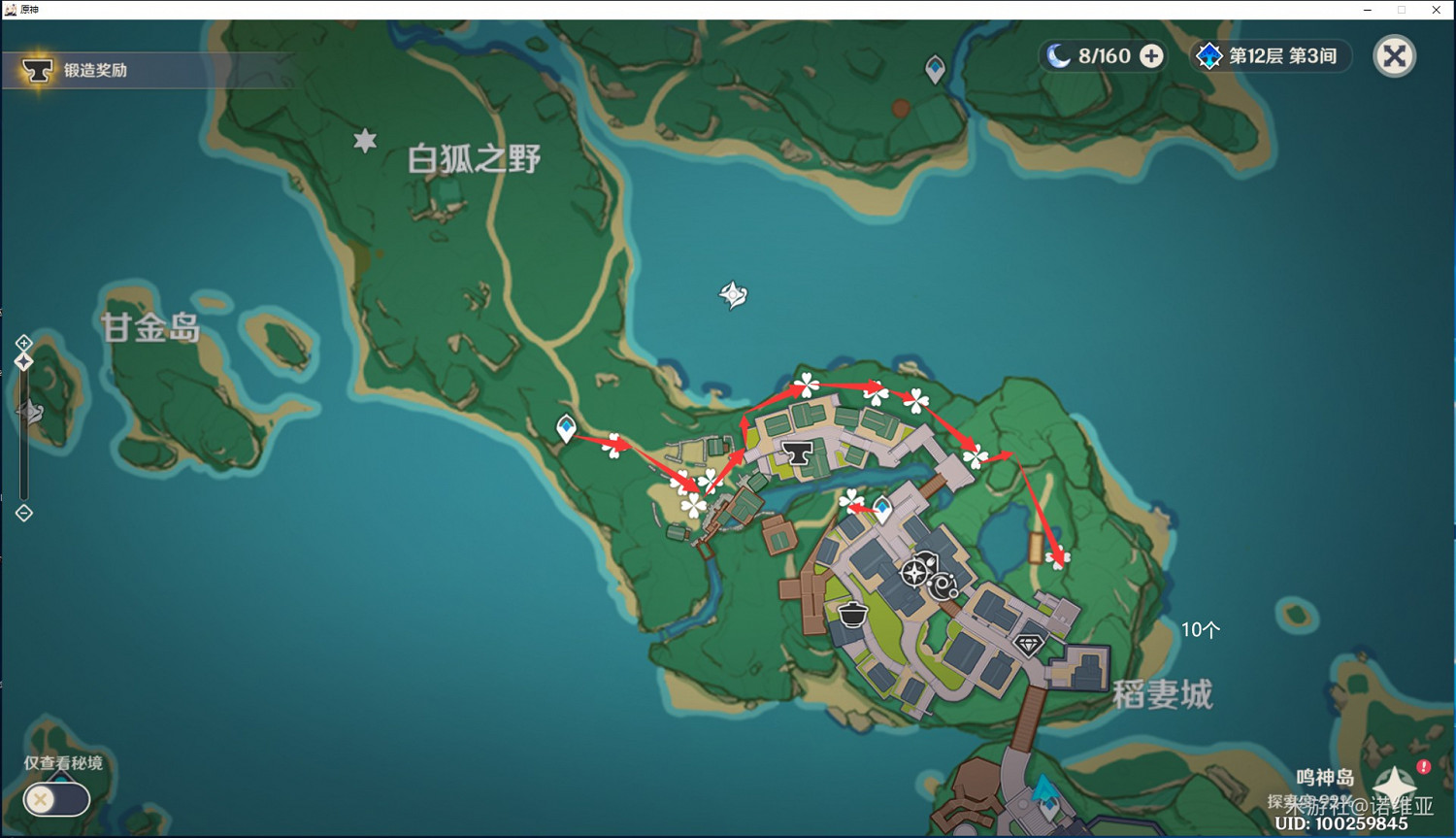Click the zoom-in plus diamond on the left

[x=23, y=343]
